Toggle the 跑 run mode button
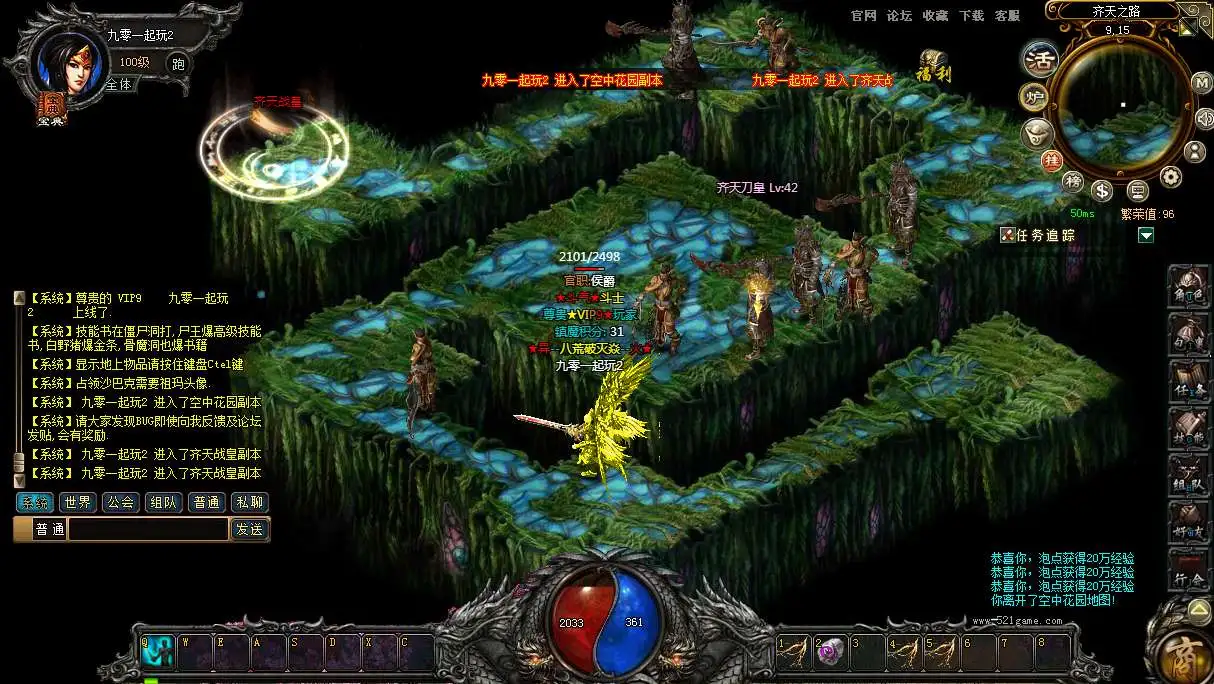1214x684 pixels. coord(178,64)
